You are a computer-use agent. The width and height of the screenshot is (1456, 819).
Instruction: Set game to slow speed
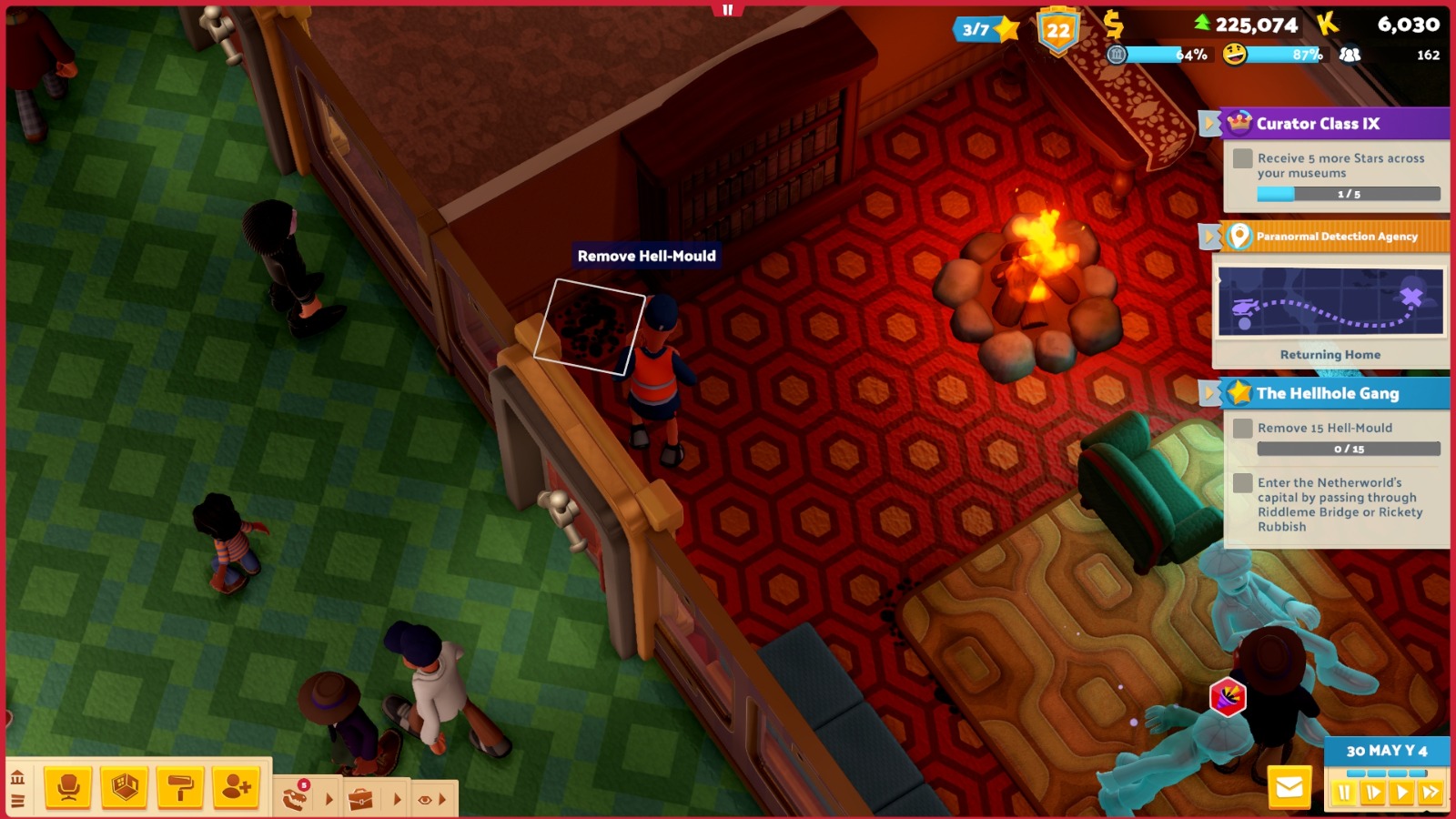1373,793
